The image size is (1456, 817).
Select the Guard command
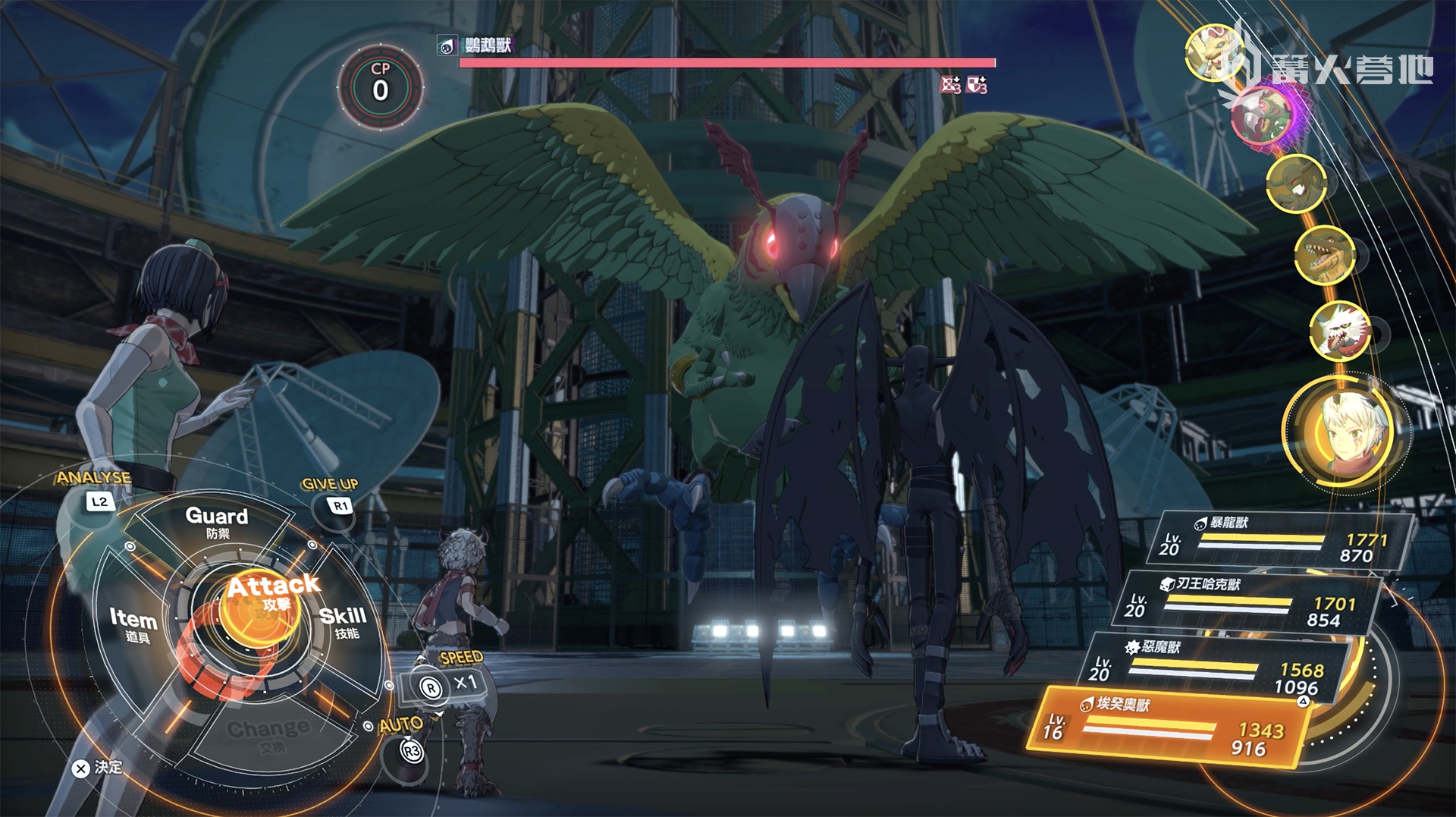pos(217,521)
